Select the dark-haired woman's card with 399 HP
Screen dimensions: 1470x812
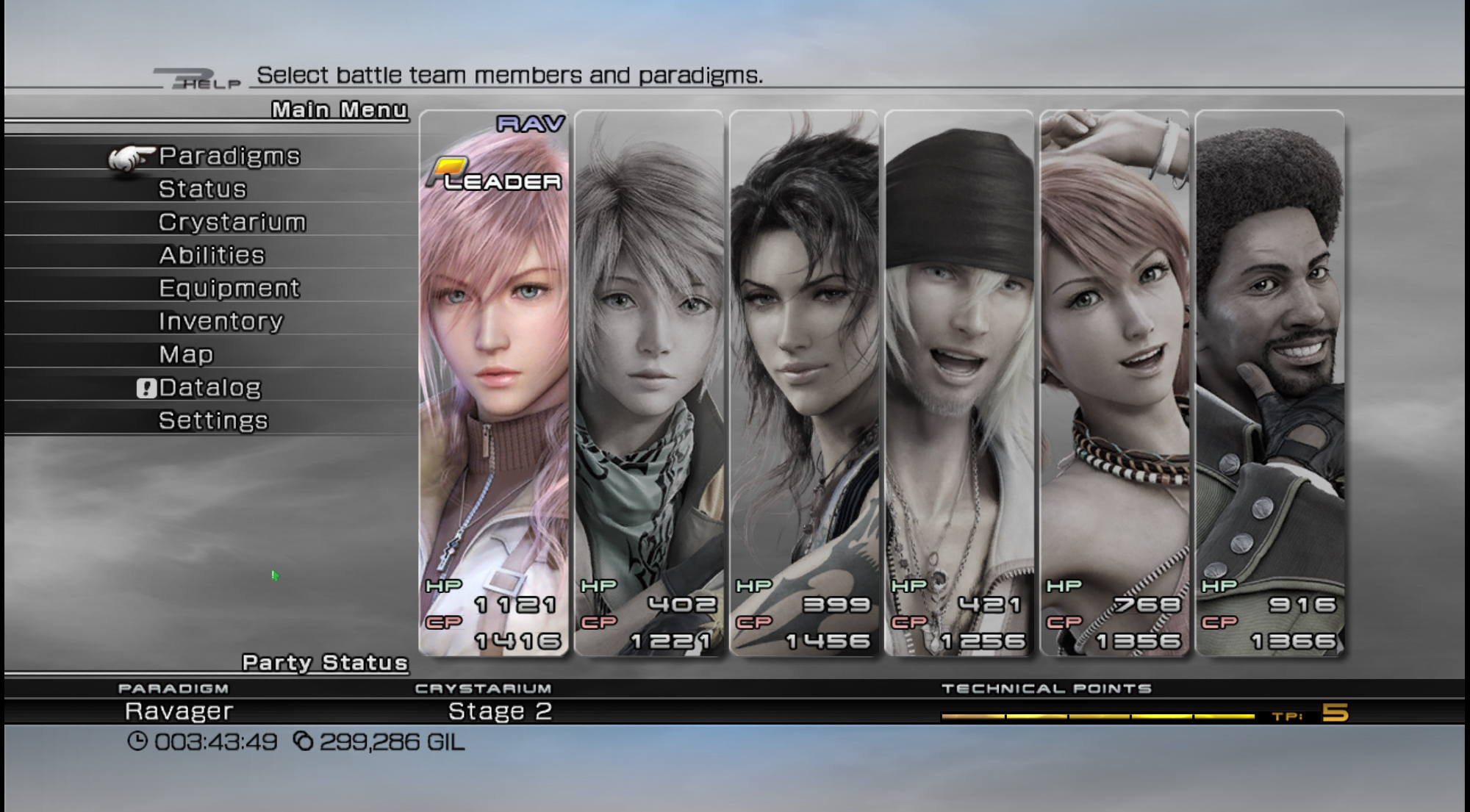pos(804,382)
